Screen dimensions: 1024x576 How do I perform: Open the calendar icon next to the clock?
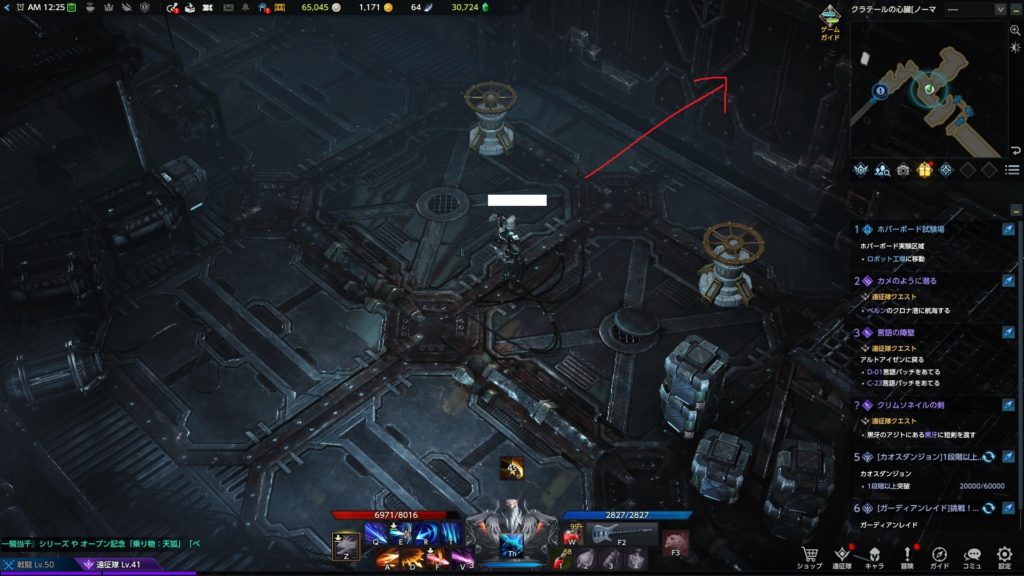72,8
